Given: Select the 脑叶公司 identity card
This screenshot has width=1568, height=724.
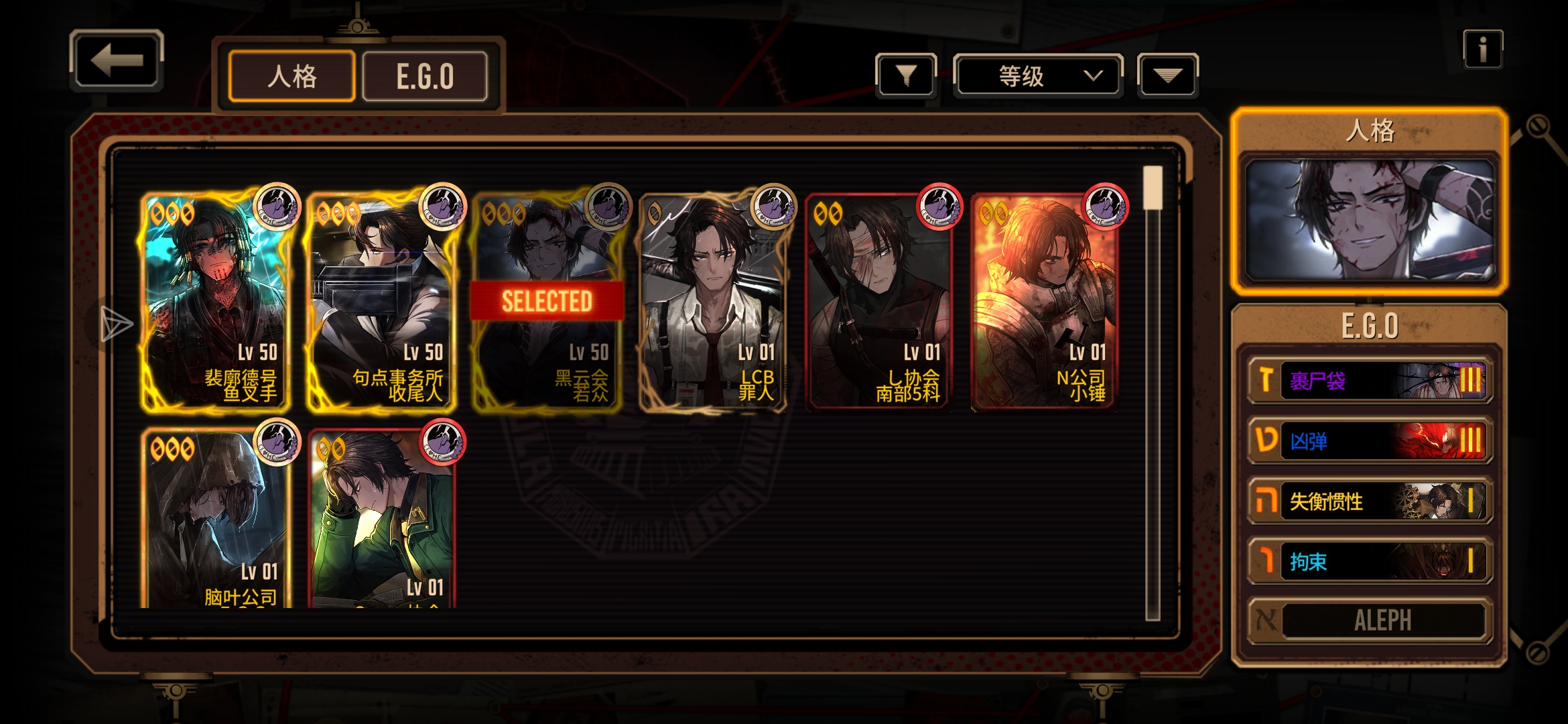Looking at the screenshot, I should click(x=216, y=520).
